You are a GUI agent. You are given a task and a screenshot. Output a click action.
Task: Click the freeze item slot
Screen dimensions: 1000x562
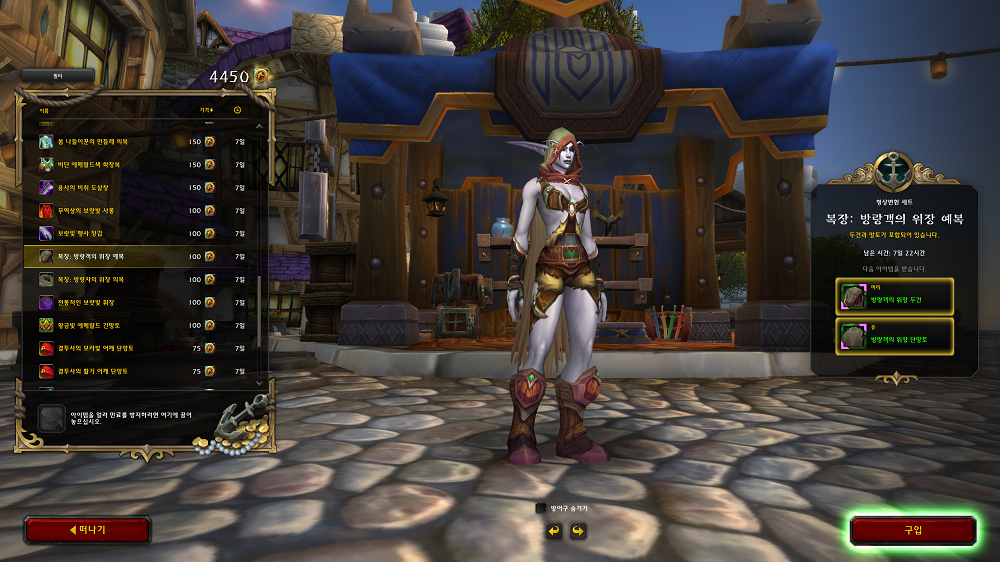pos(52,418)
